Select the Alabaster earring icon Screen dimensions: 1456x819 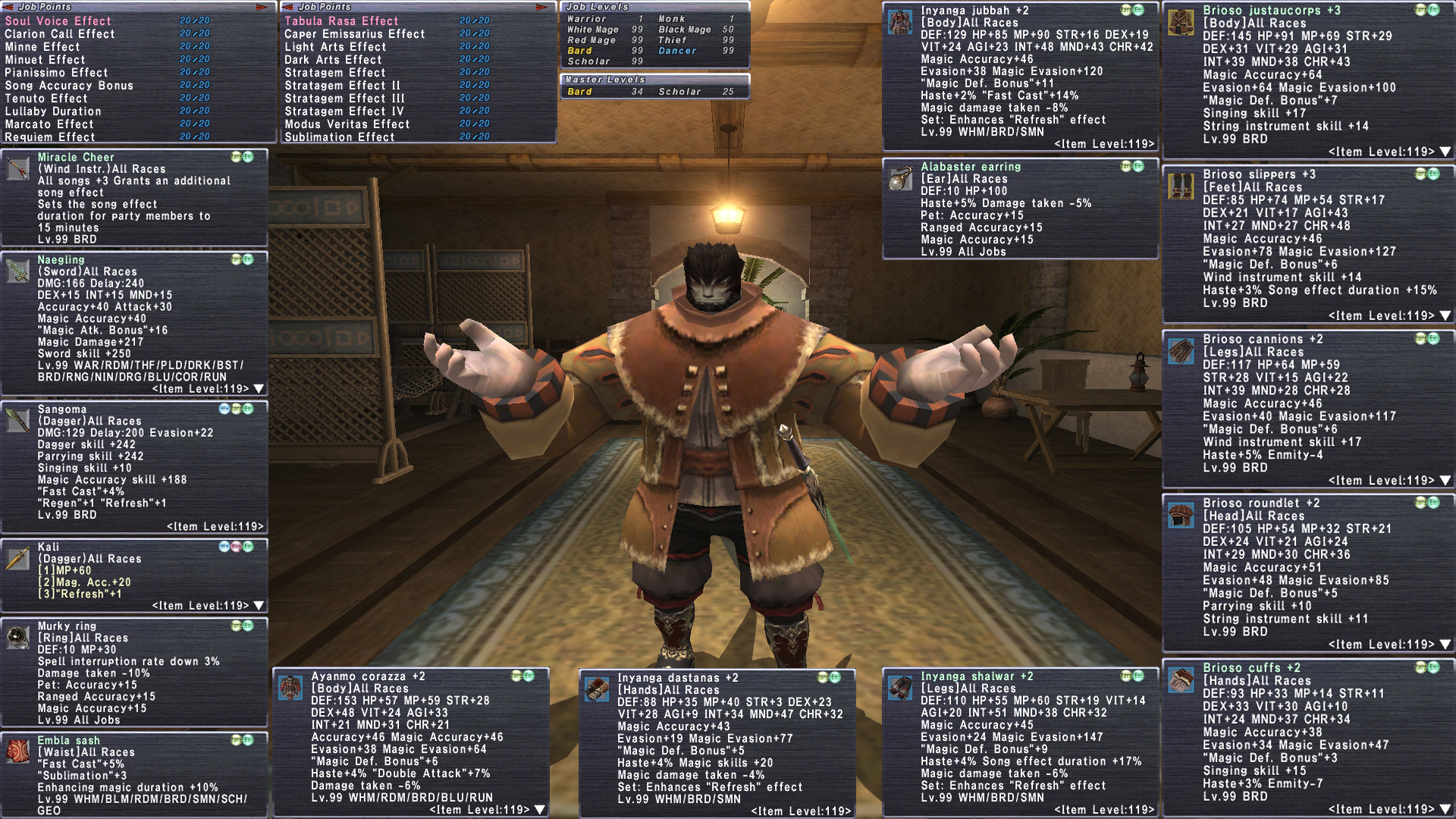coord(900,177)
